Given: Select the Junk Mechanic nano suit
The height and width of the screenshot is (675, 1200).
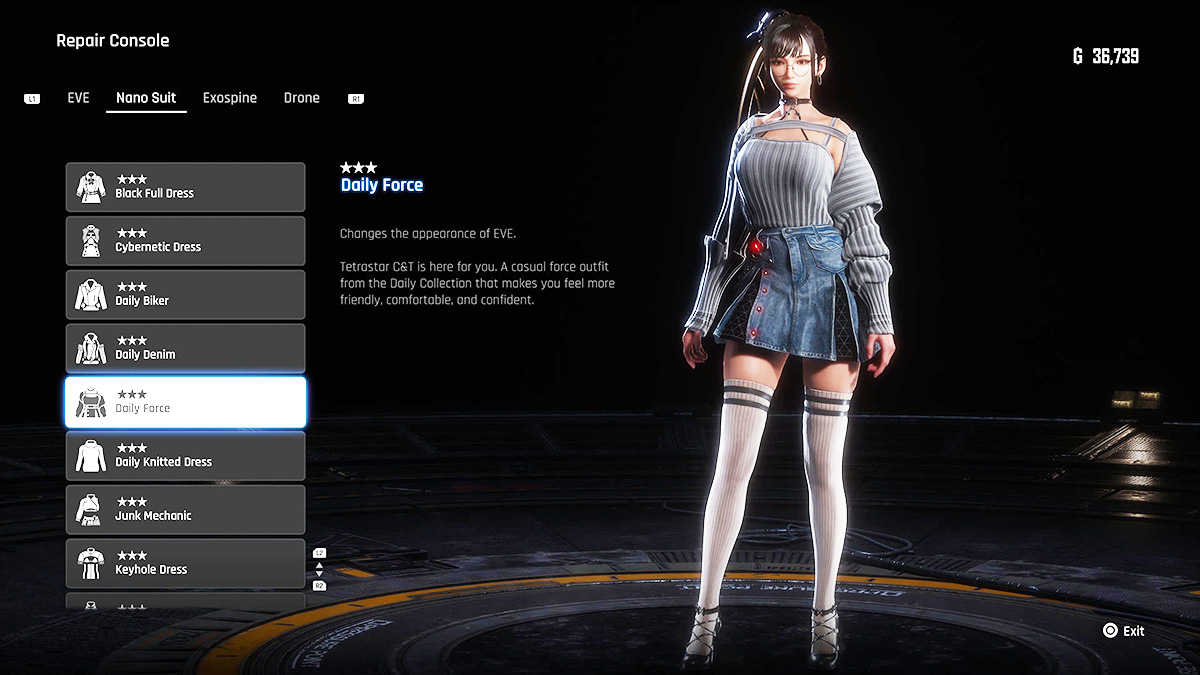Looking at the screenshot, I should tap(185, 510).
